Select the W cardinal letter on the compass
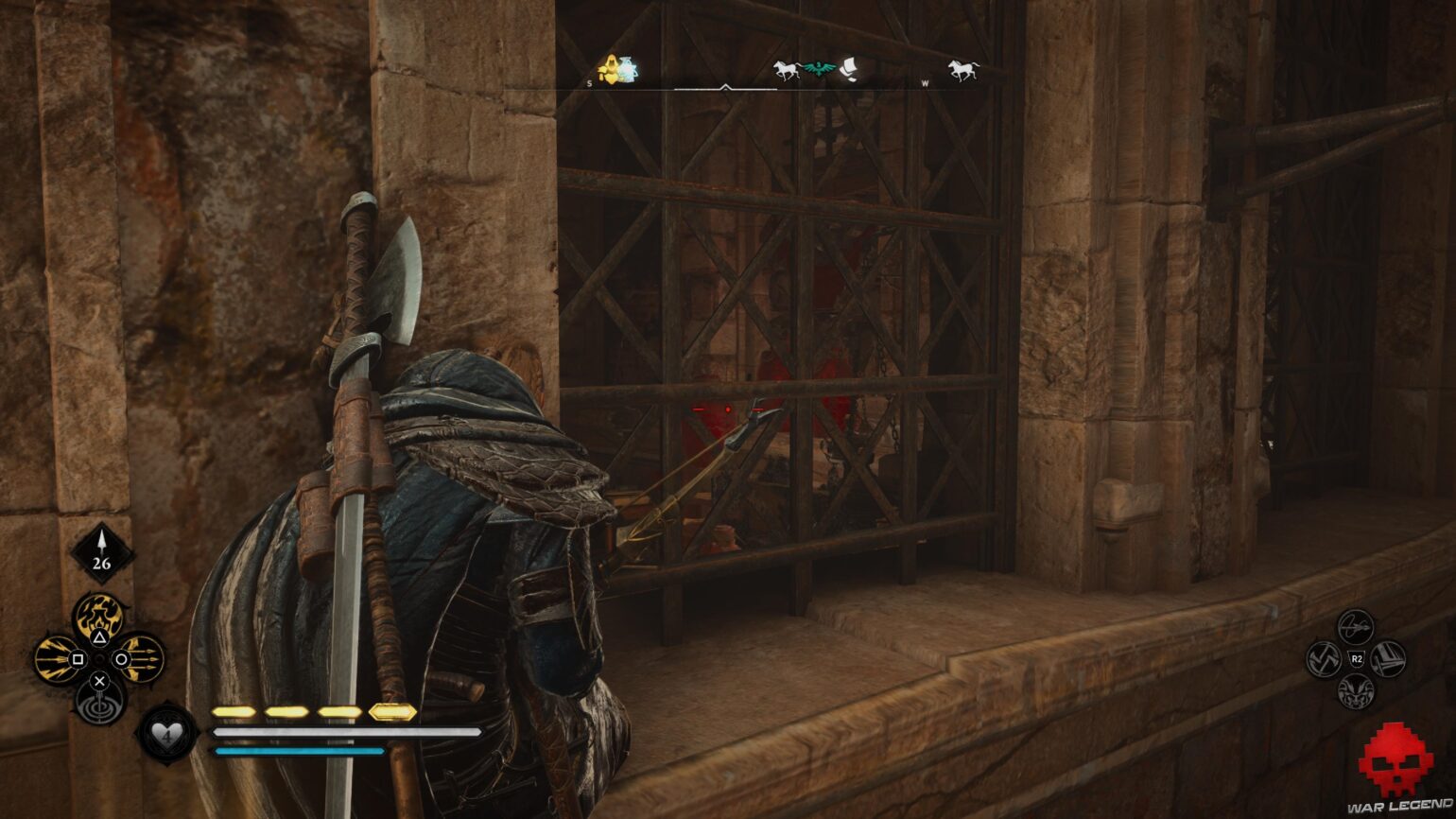 click(927, 83)
